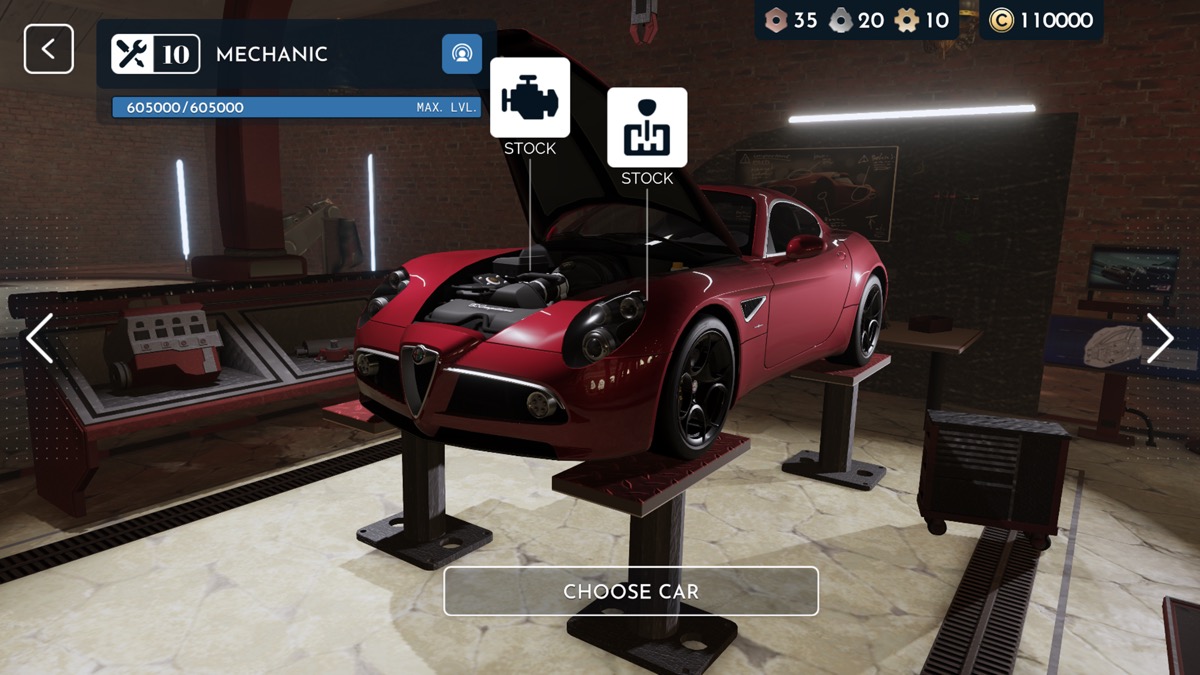Tap the blue icon beside Mechanic
This screenshot has height=675, width=1200.
point(462,54)
